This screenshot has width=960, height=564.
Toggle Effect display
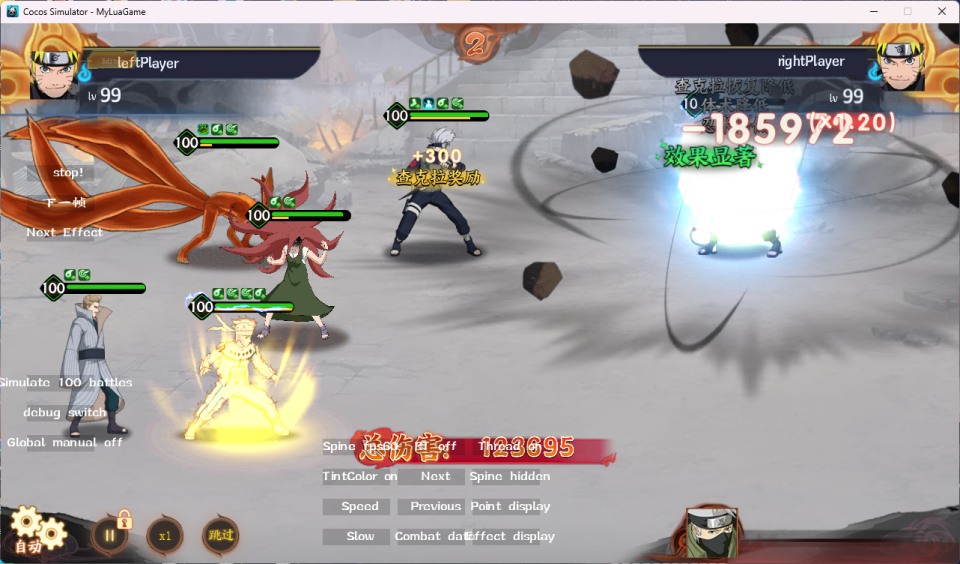pyautogui.click(x=510, y=537)
